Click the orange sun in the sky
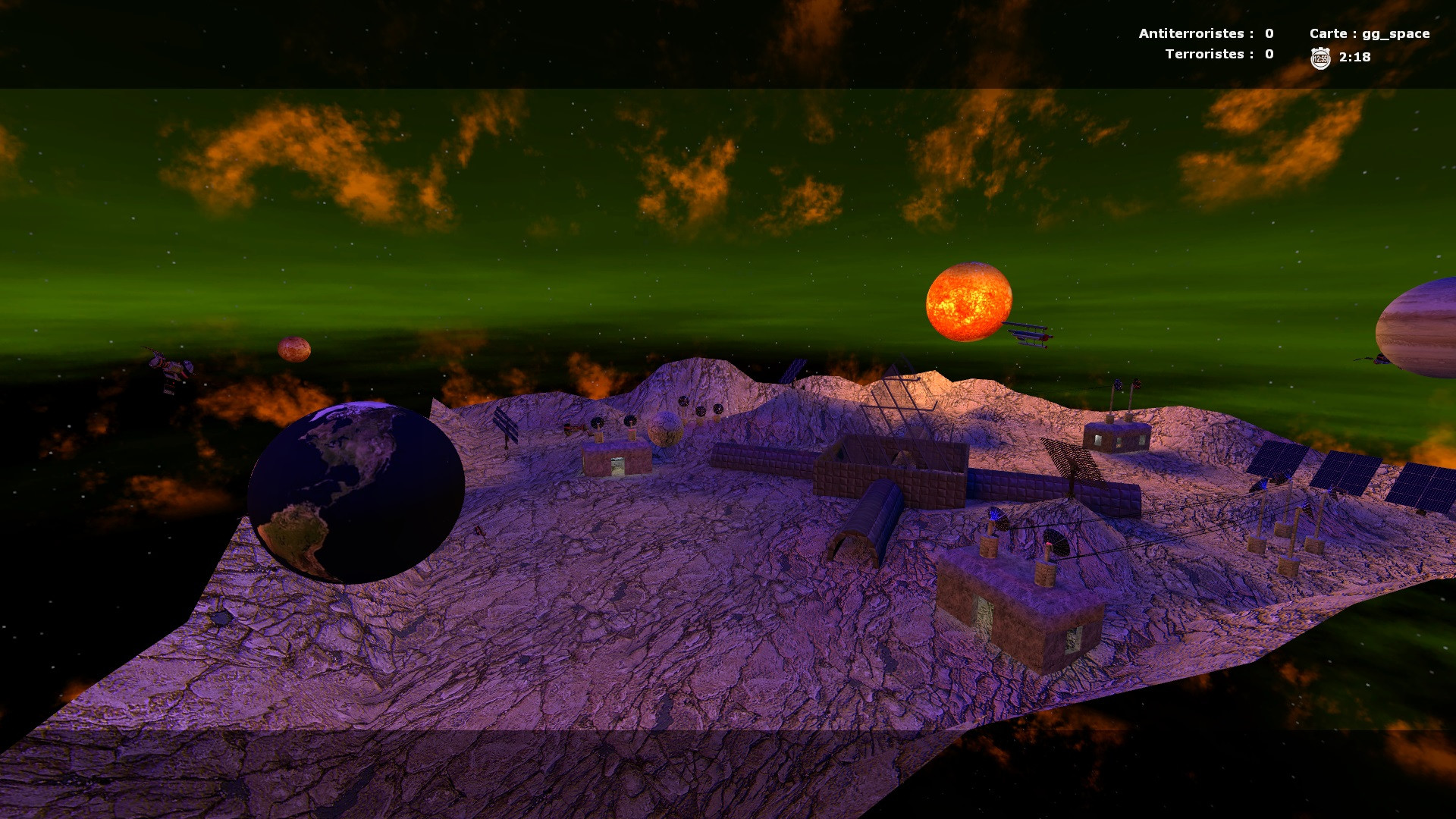The height and width of the screenshot is (819, 1456). [x=971, y=303]
